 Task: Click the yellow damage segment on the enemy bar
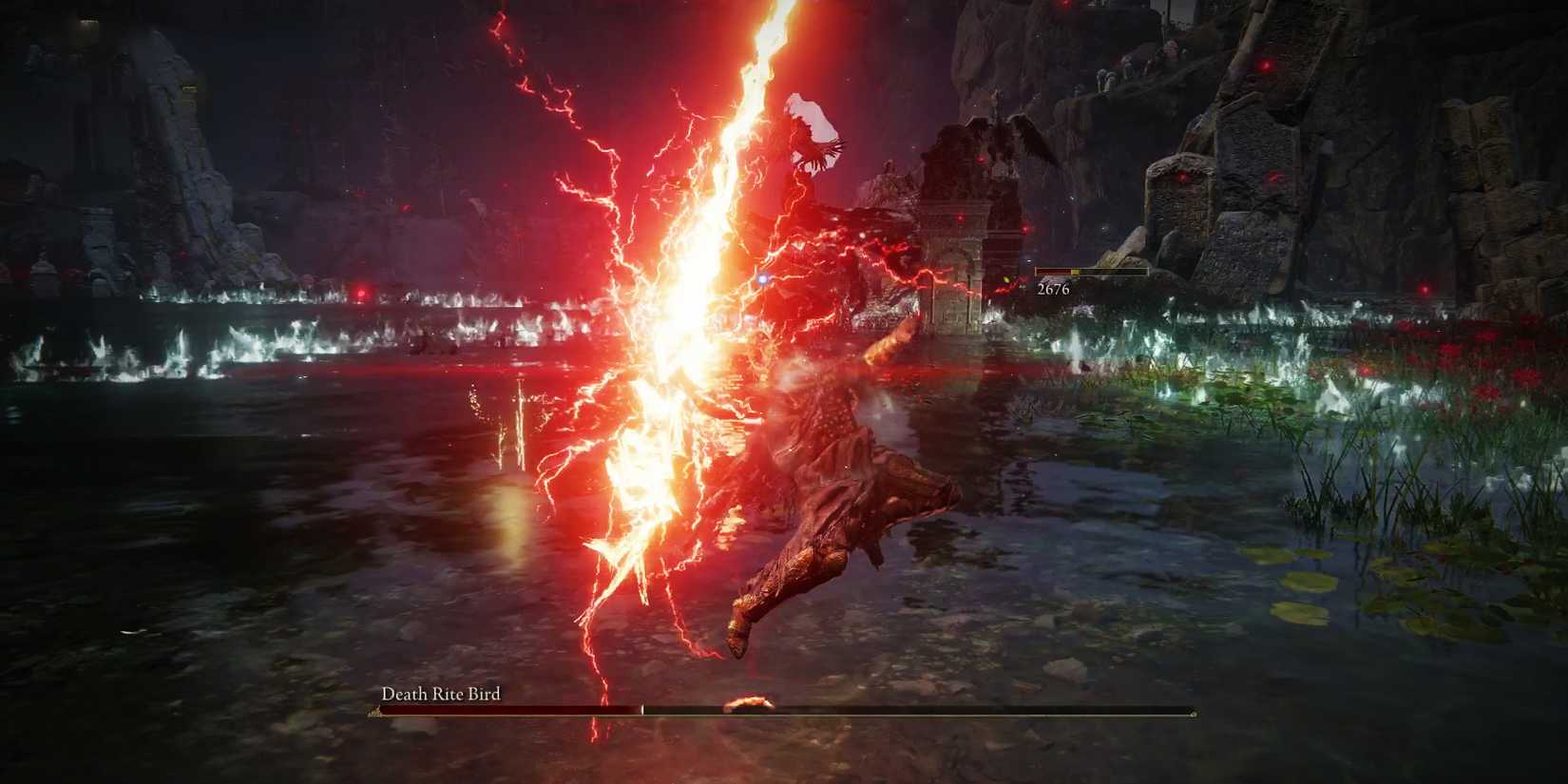[1074, 271]
